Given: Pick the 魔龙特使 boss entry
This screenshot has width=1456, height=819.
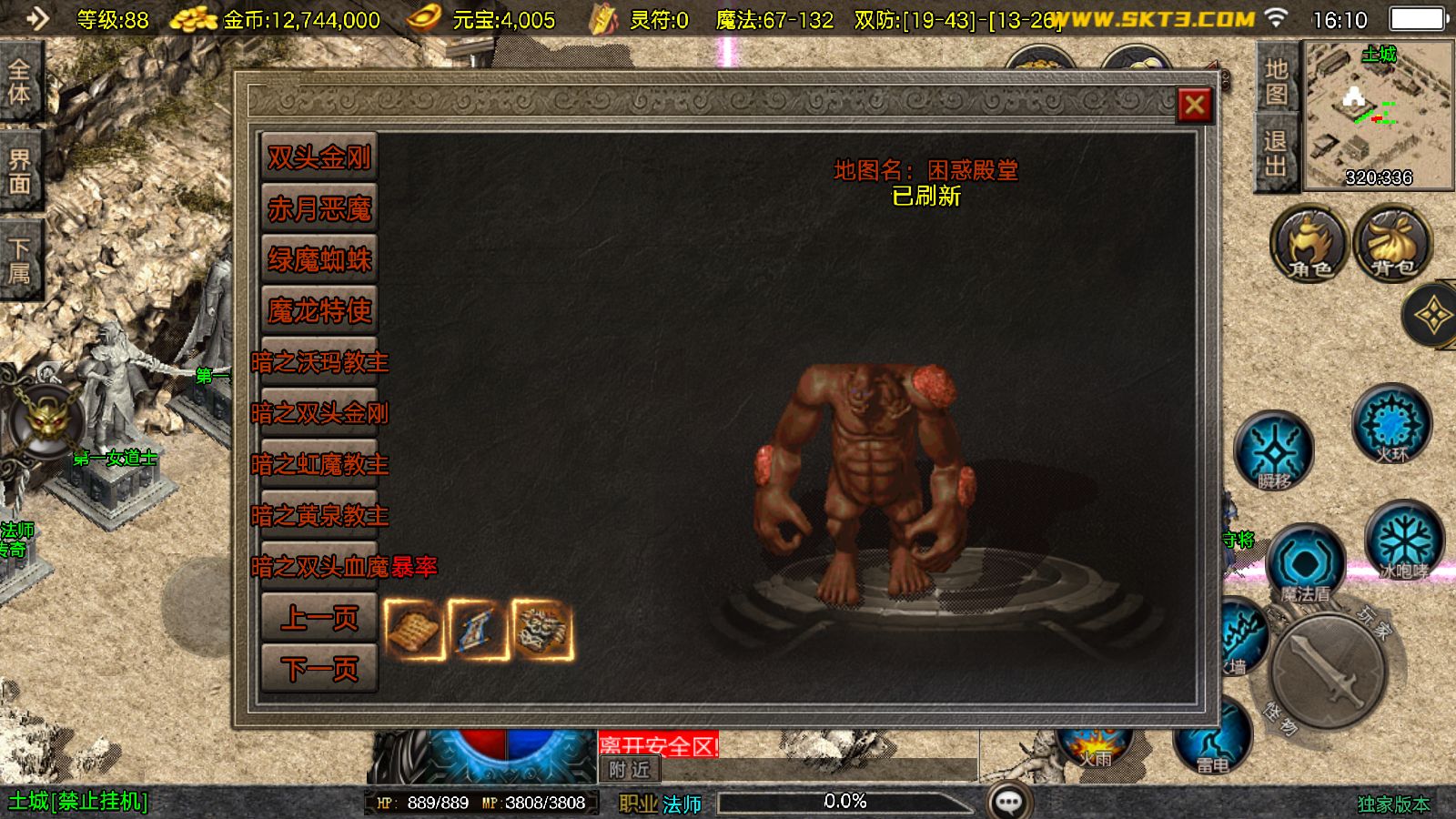Looking at the screenshot, I should click(x=318, y=311).
